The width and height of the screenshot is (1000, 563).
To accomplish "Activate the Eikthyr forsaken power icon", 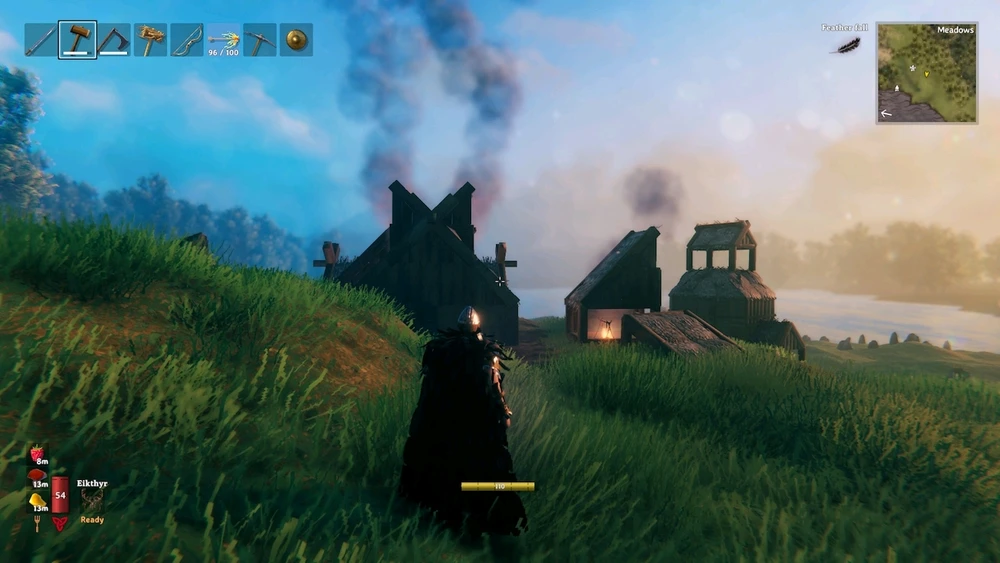I will (92, 501).
